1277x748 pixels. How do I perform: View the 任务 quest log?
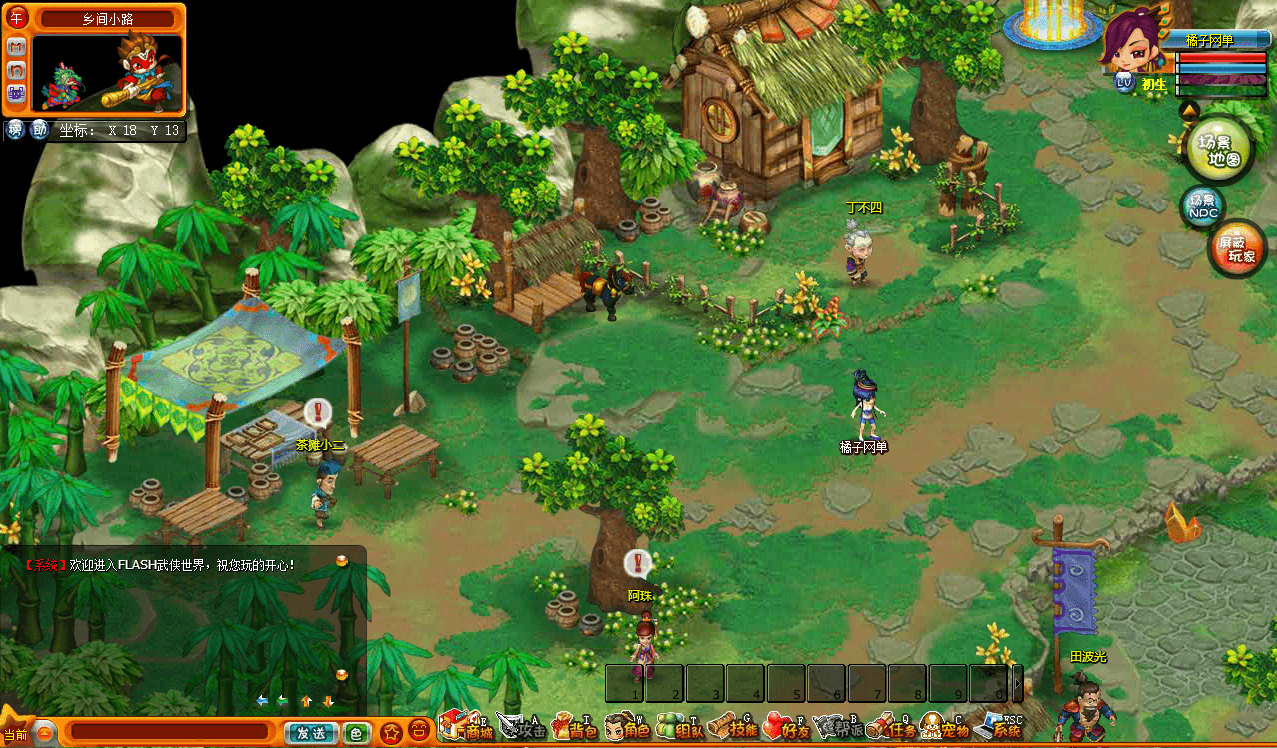891,728
